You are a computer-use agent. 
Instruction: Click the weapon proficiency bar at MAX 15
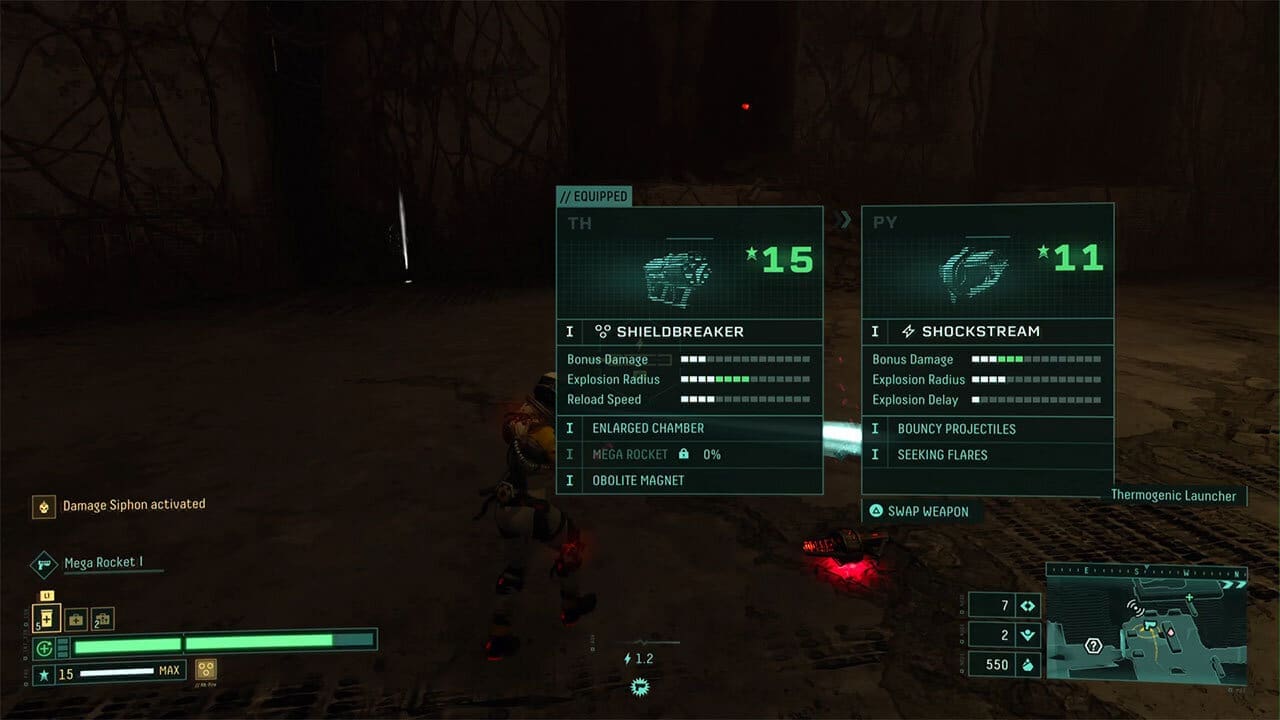(110, 670)
